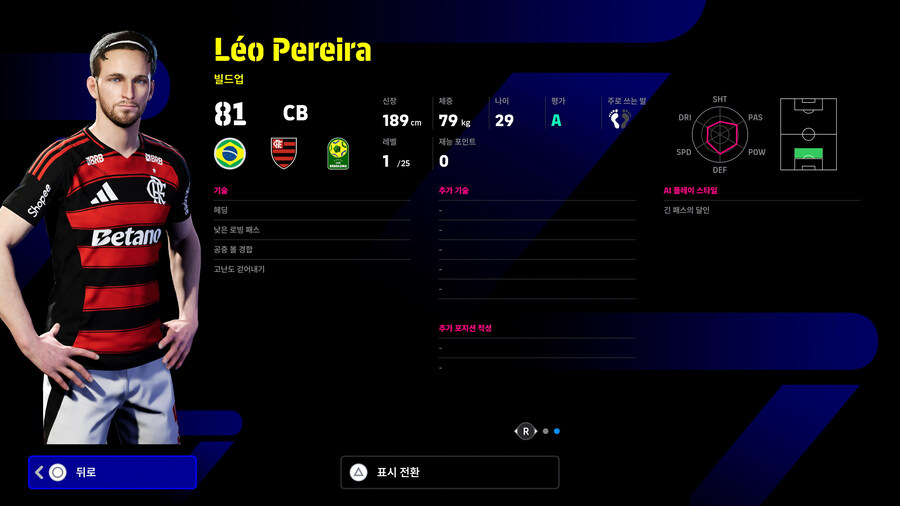Select the 낮은 로빙 패스 skill row
This screenshot has height=506, width=900.
[311, 230]
